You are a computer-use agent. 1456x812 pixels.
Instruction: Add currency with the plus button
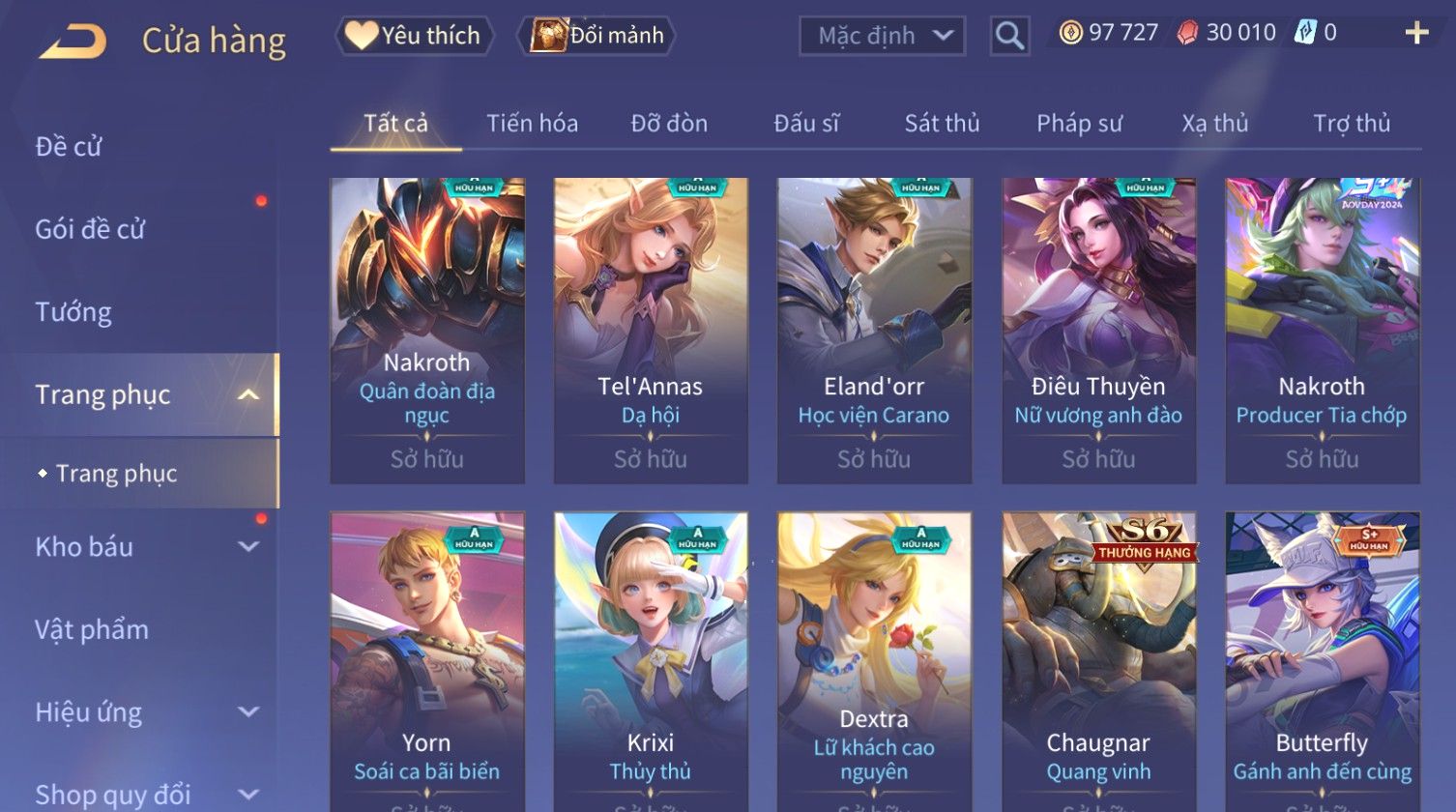tap(1416, 34)
